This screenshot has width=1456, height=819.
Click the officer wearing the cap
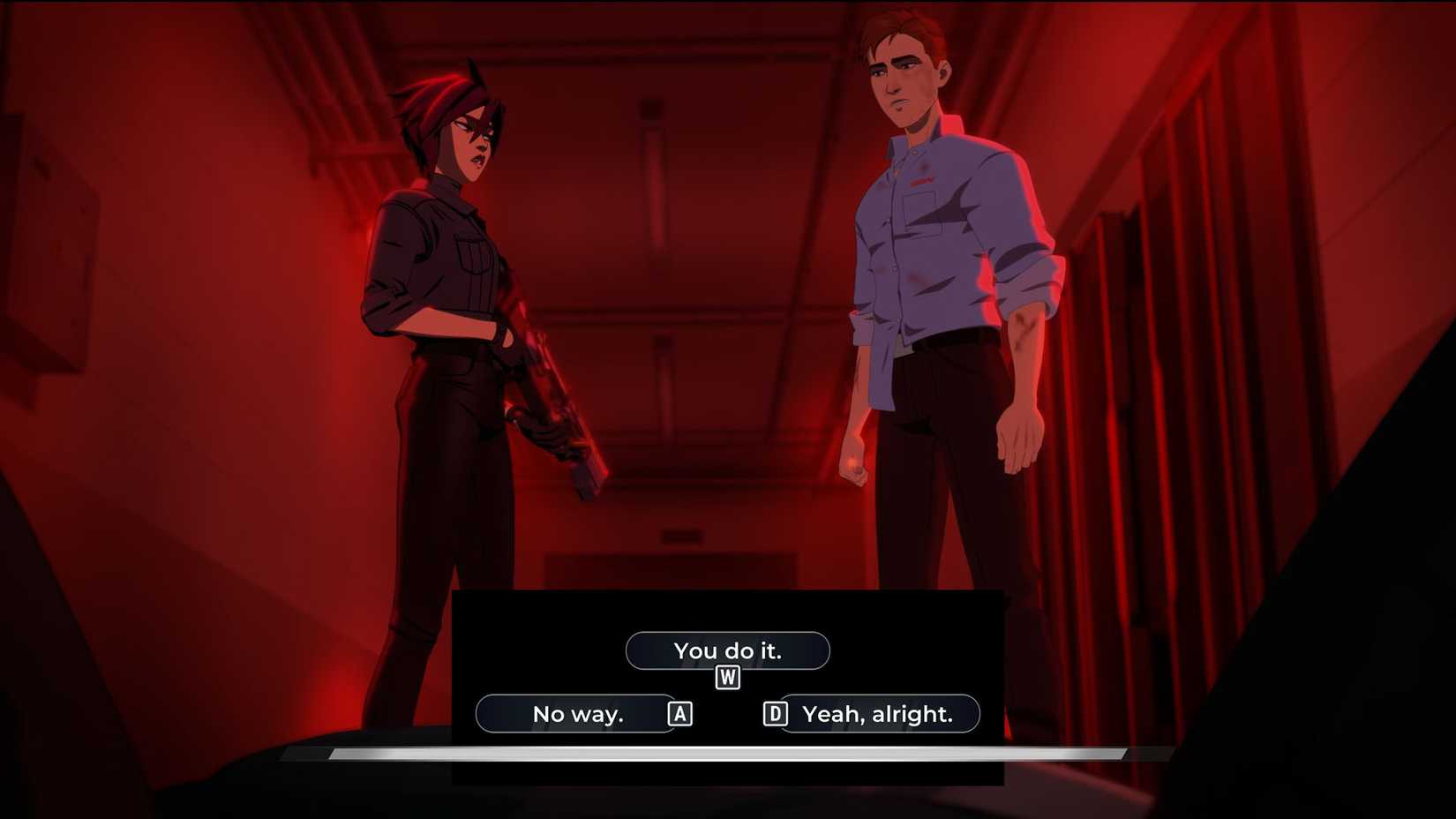pyautogui.click(x=441, y=309)
